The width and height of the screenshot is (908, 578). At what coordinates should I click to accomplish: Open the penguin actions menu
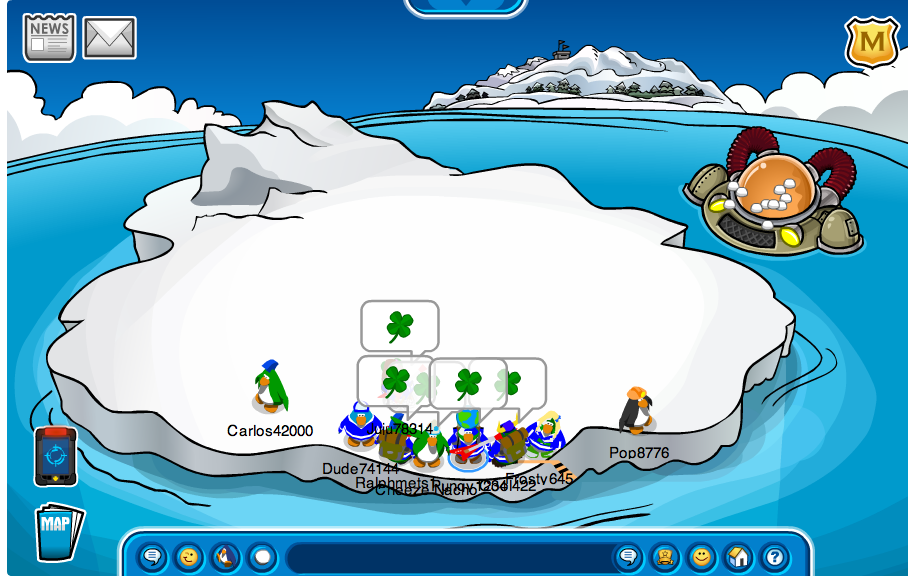(225, 556)
